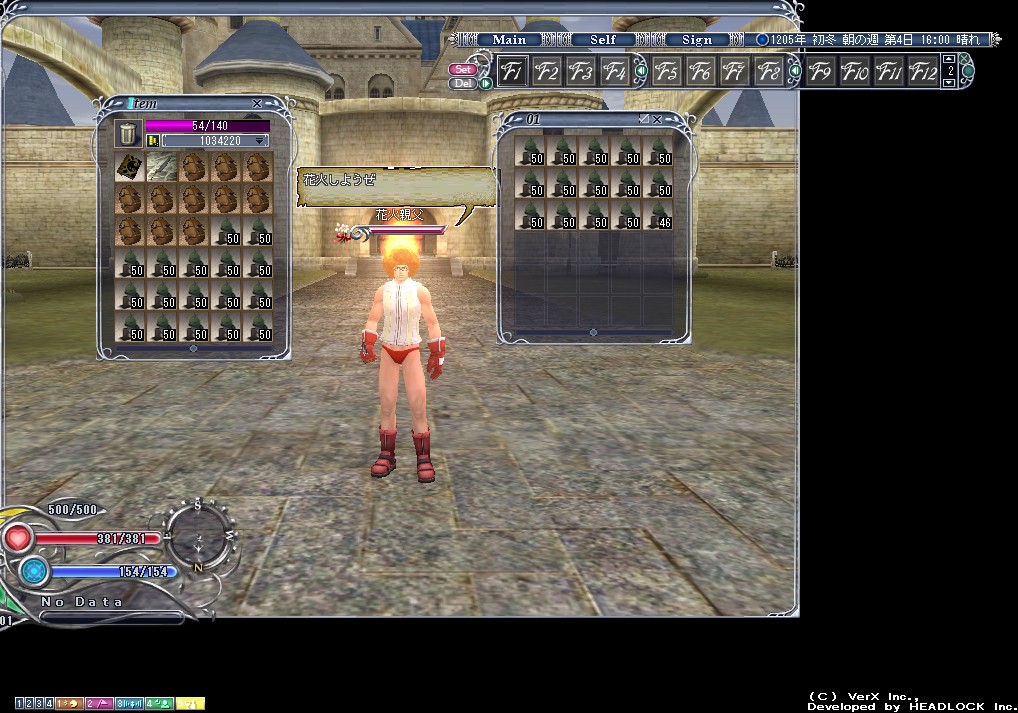This screenshot has width=1018, height=713.
Task: Open the Main menu
Action: (x=509, y=40)
